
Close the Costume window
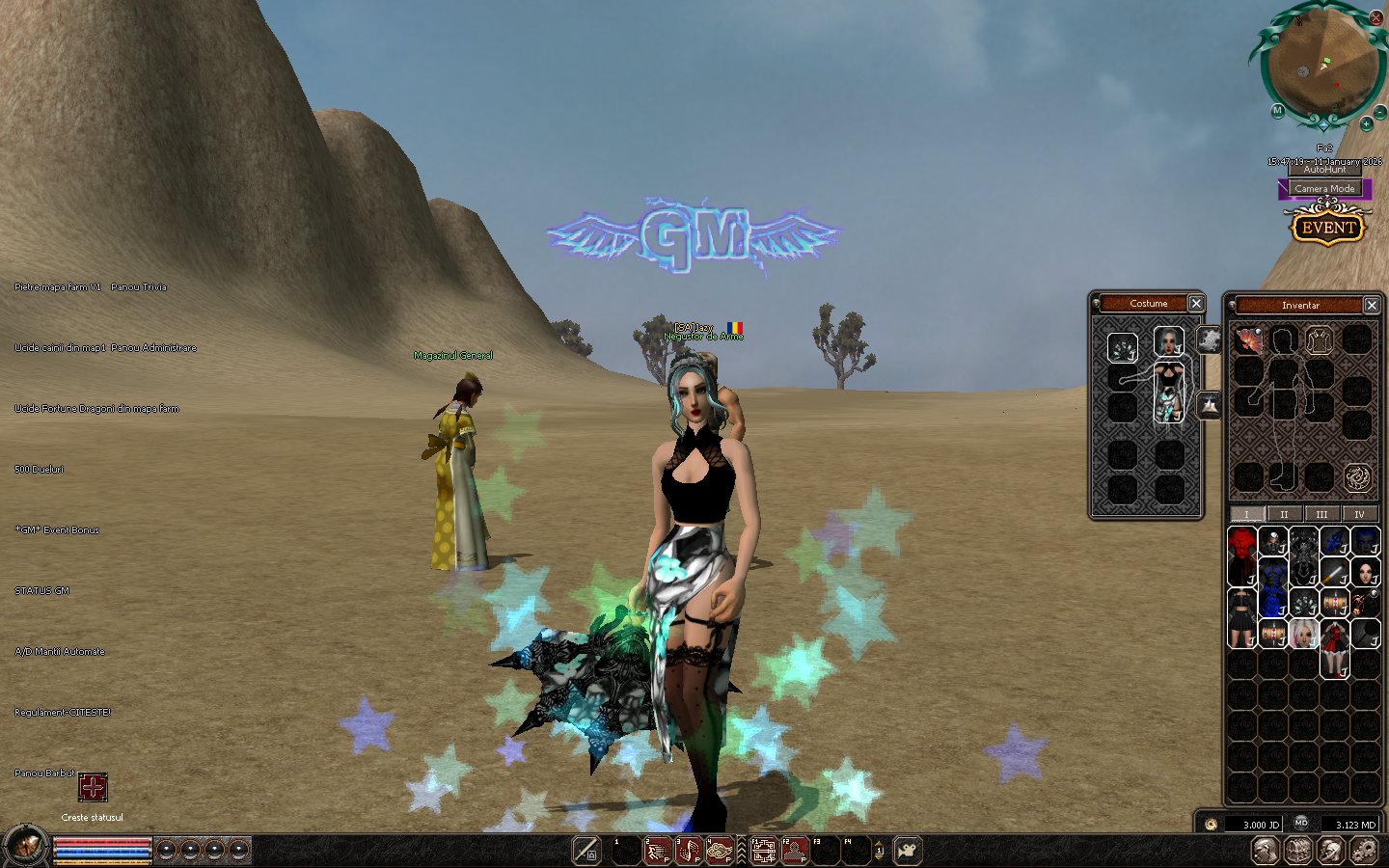tap(1196, 304)
